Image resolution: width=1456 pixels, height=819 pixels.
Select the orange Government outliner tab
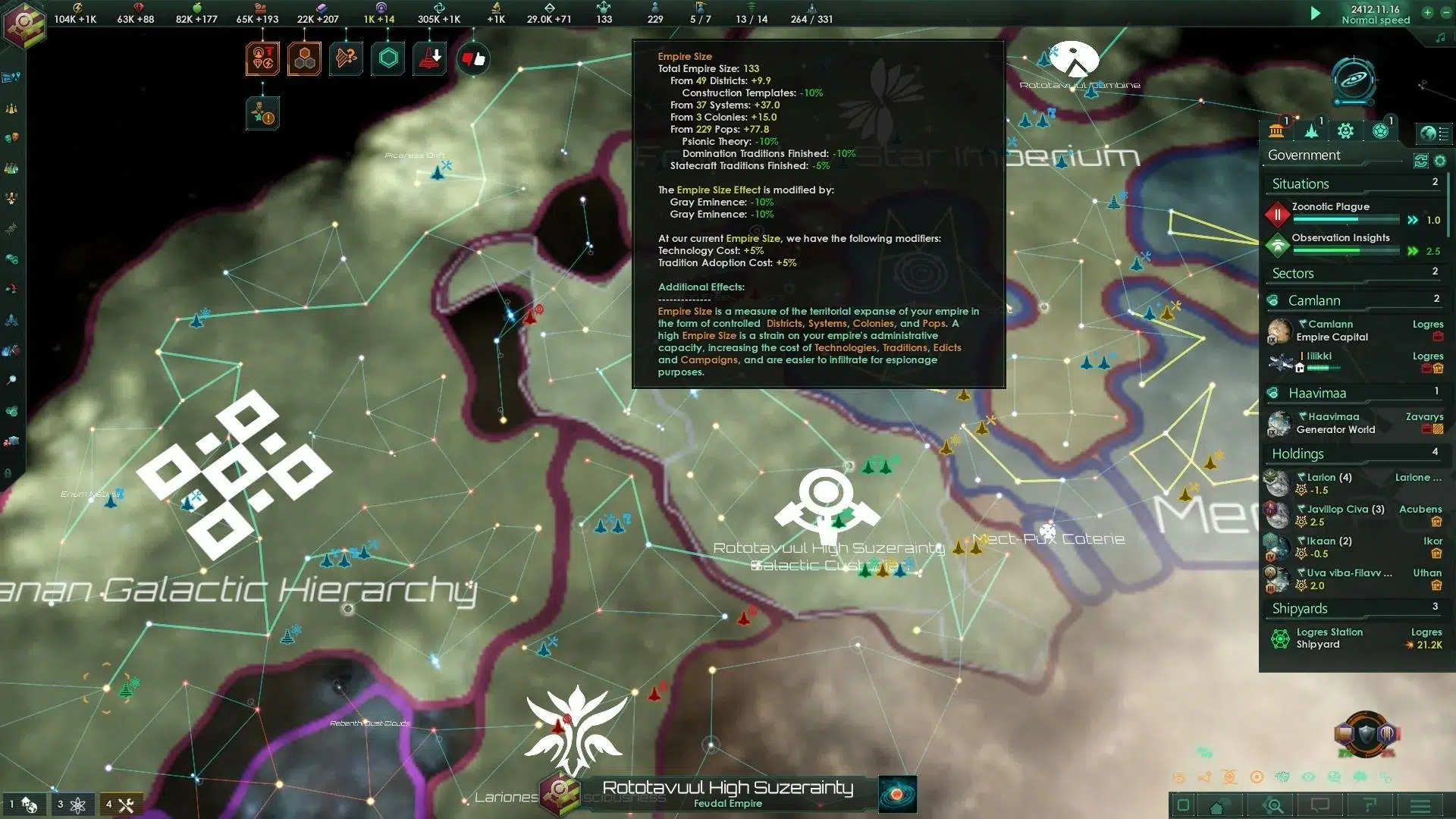point(1276,131)
